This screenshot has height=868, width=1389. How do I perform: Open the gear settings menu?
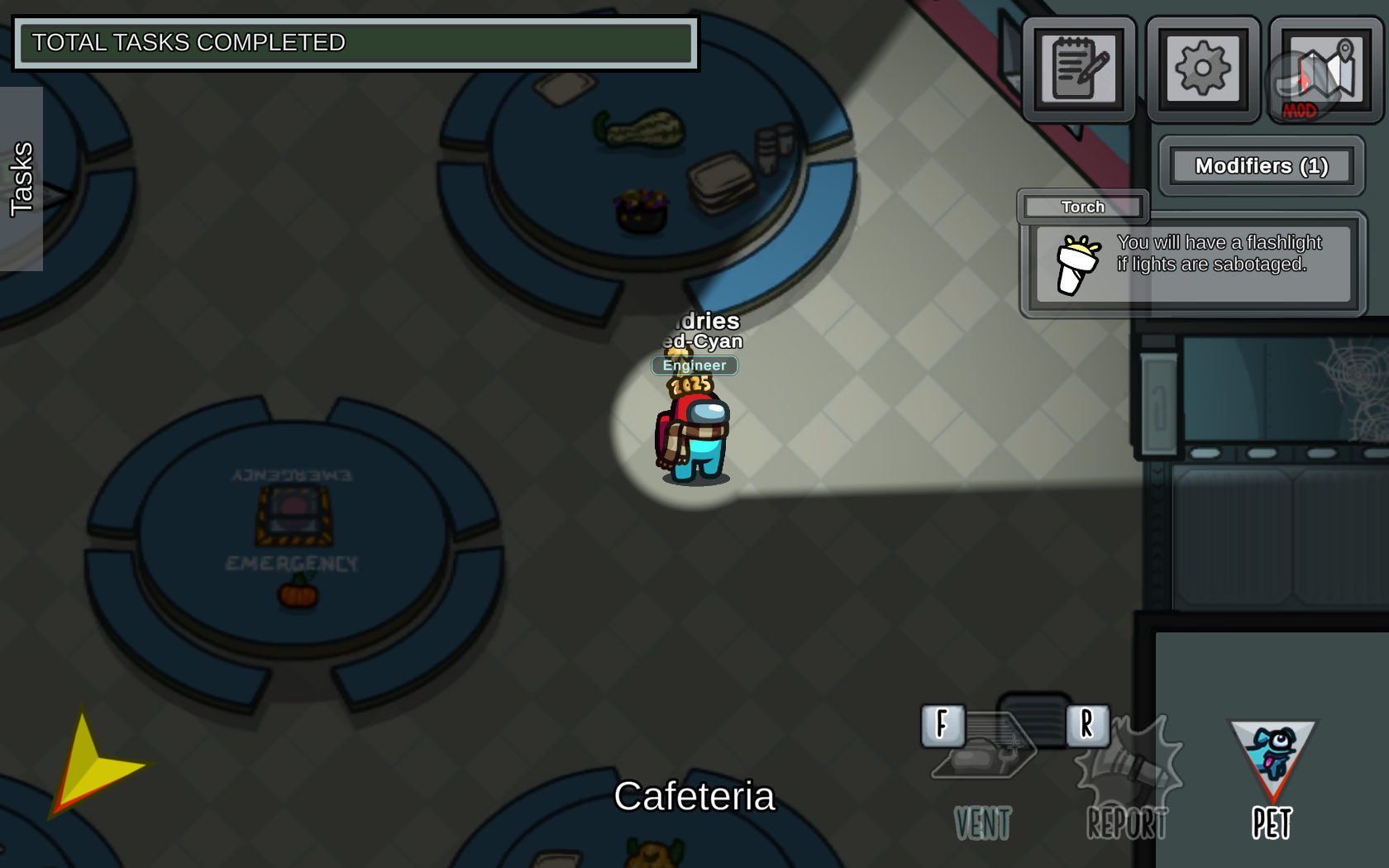tap(1202, 69)
